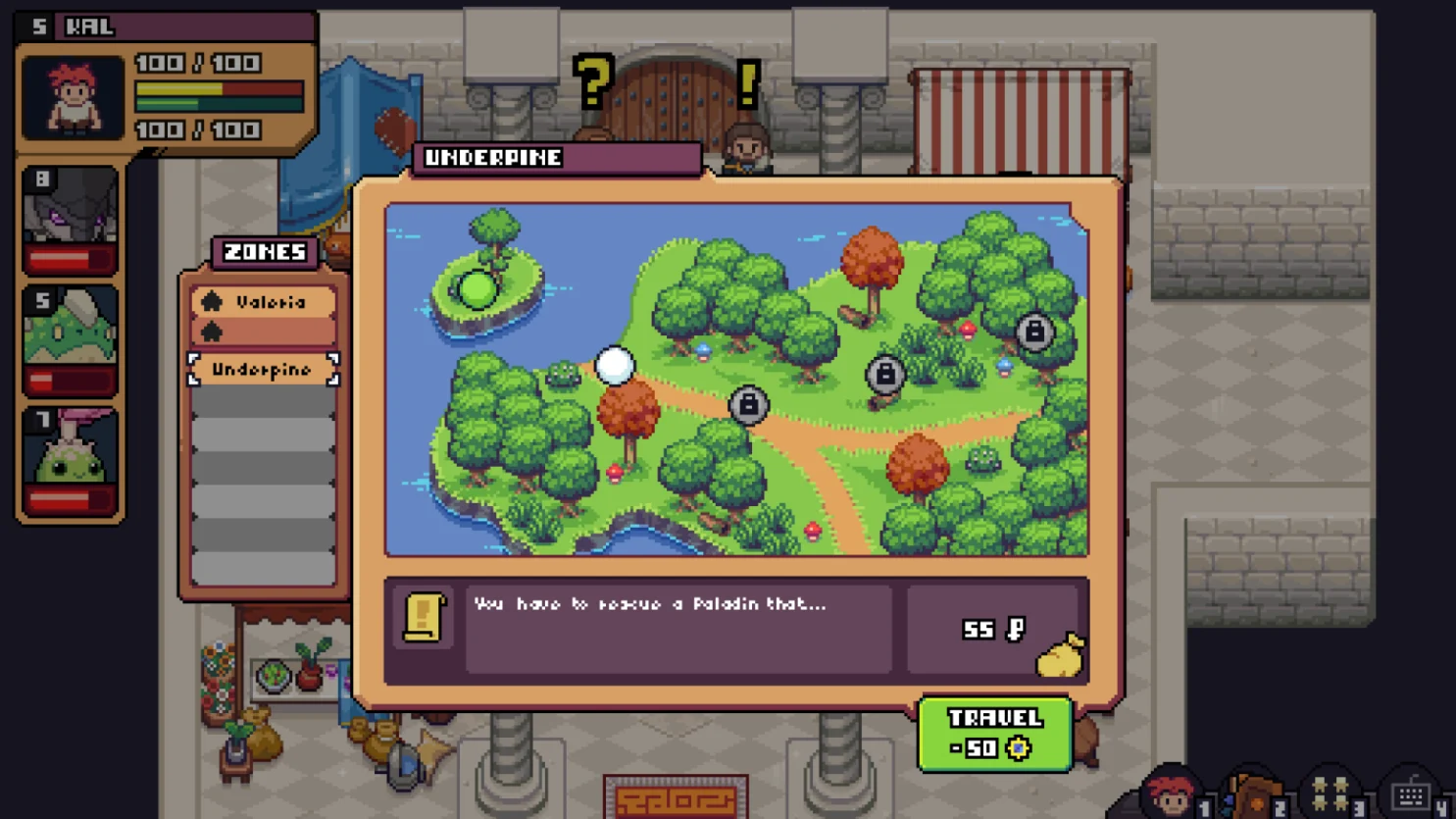
Task: Choose the Underpine zone in the list
Action: [x=263, y=370]
